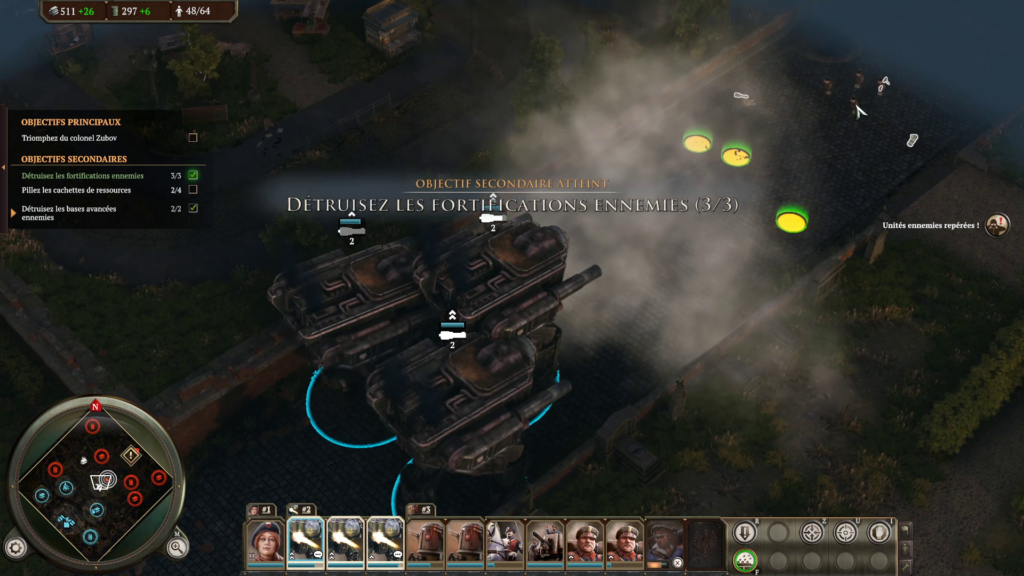Select control group #2 tab
Viewport: 1024px width, 576px height.
tap(301, 510)
